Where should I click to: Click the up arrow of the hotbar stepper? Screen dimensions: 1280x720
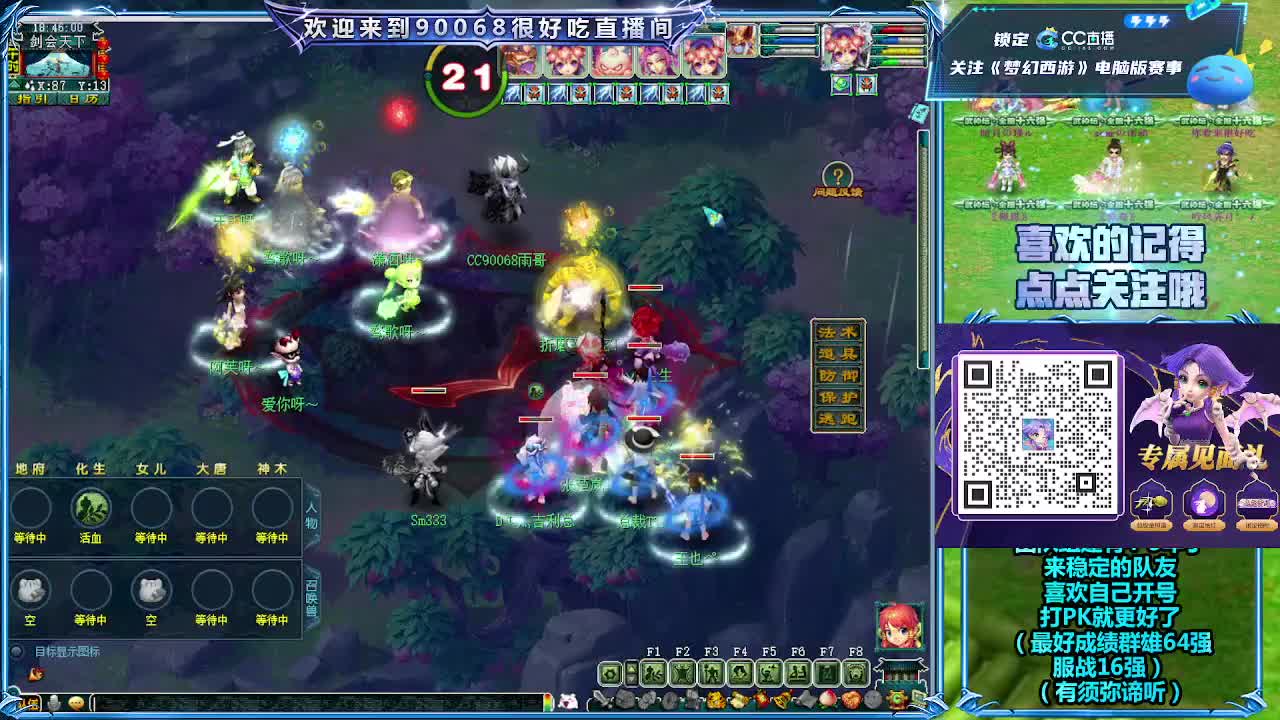coord(631,666)
